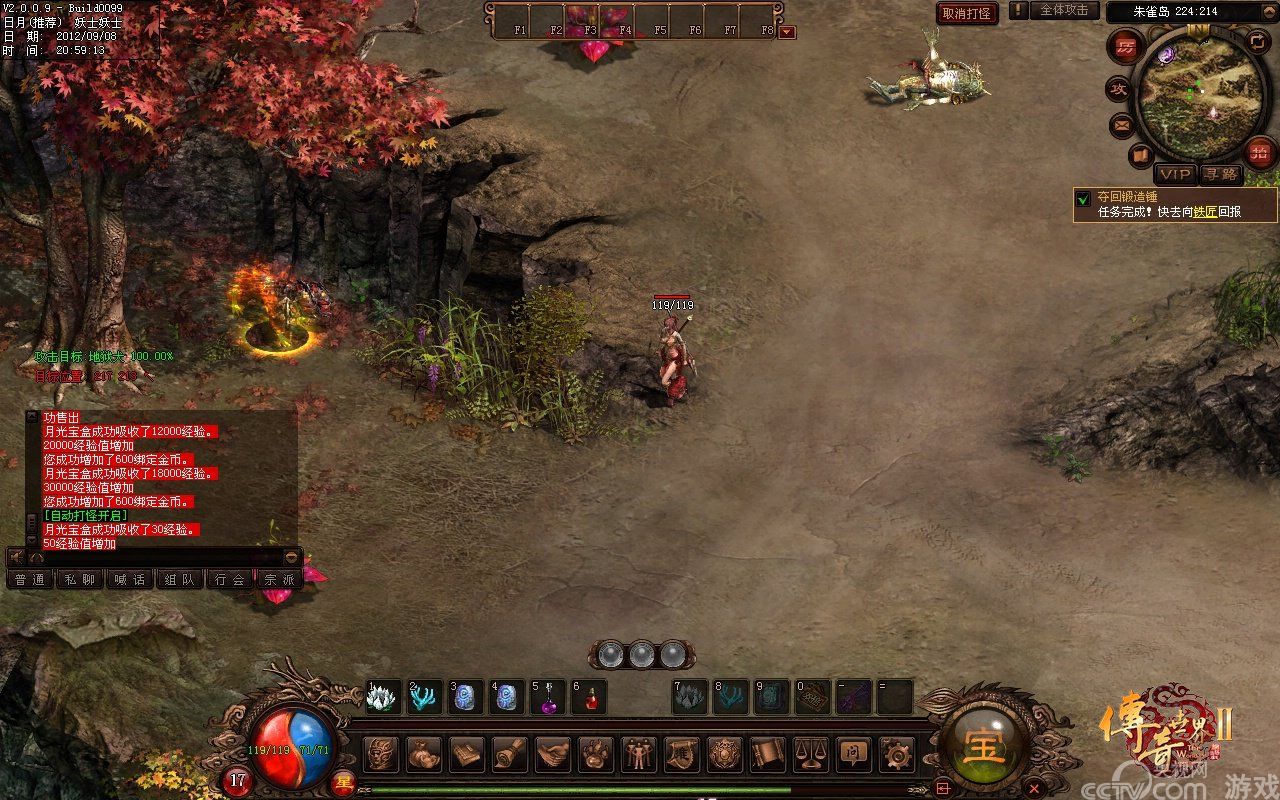Viewport: 1280px width, 800px height.
Task: Open the balance scales icon
Action: coord(809,753)
